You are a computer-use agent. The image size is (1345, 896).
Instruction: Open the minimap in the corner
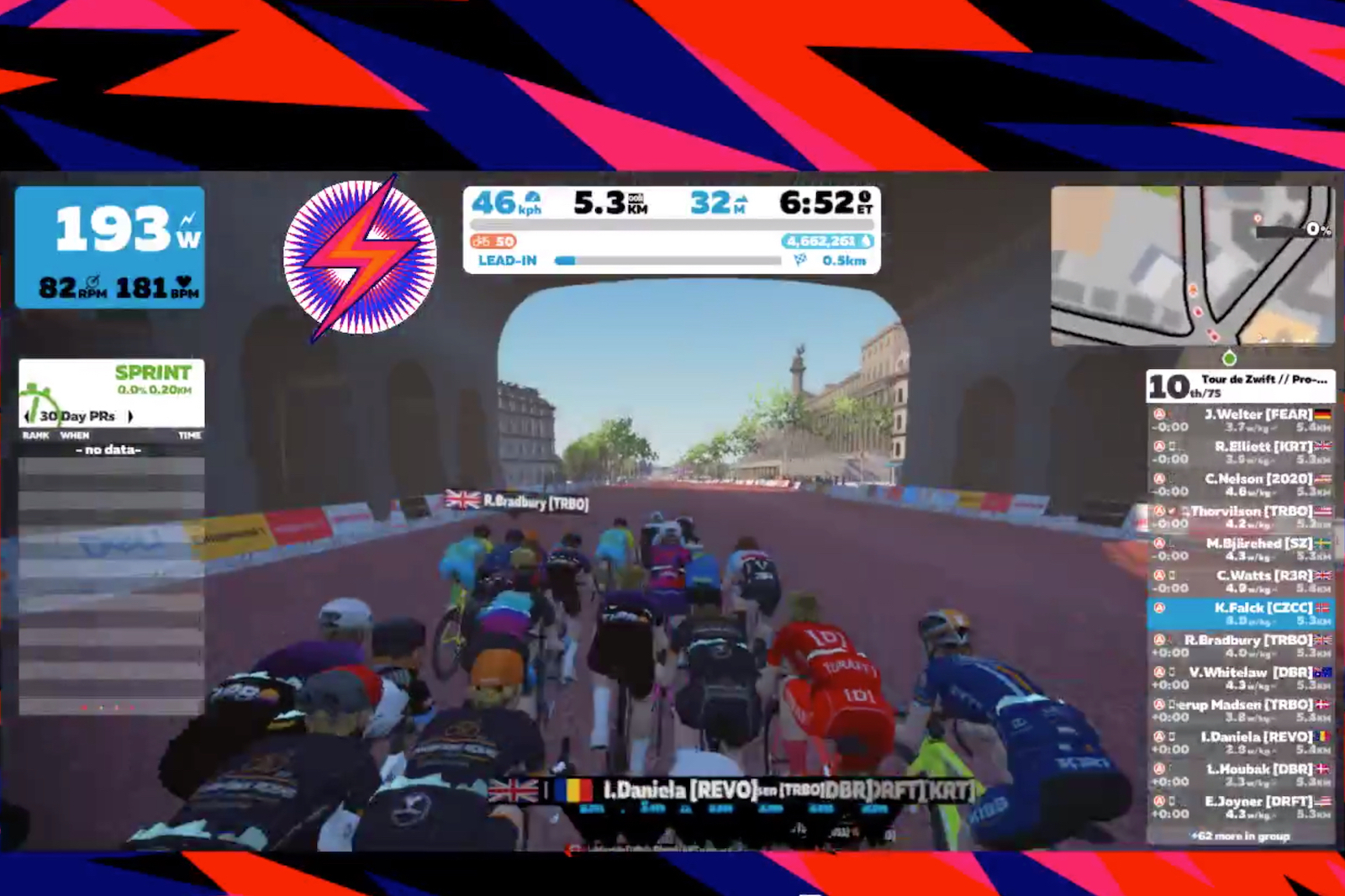pyautogui.click(x=1192, y=266)
